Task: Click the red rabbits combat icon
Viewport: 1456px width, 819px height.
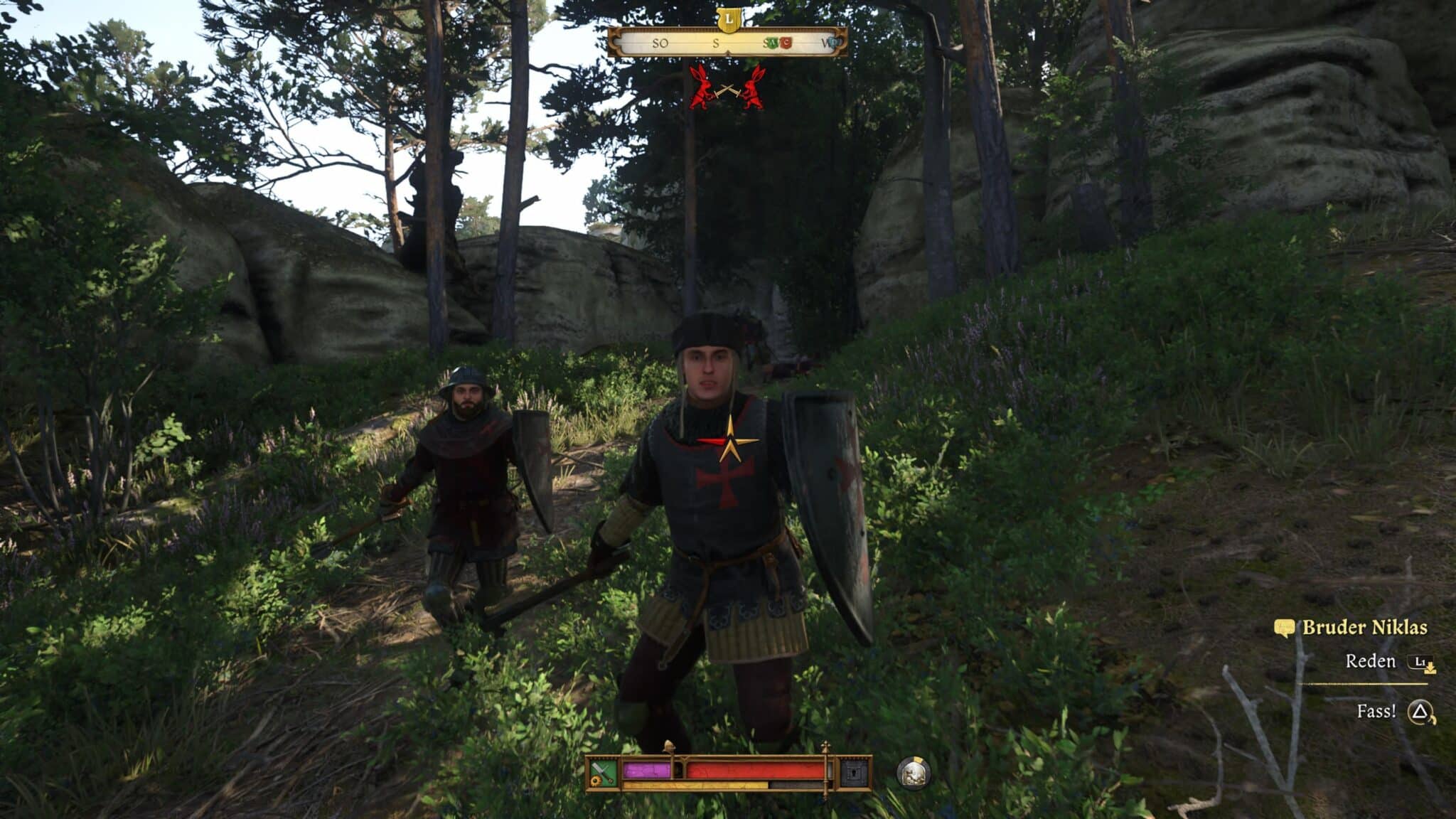Action: [x=727, y=89]
